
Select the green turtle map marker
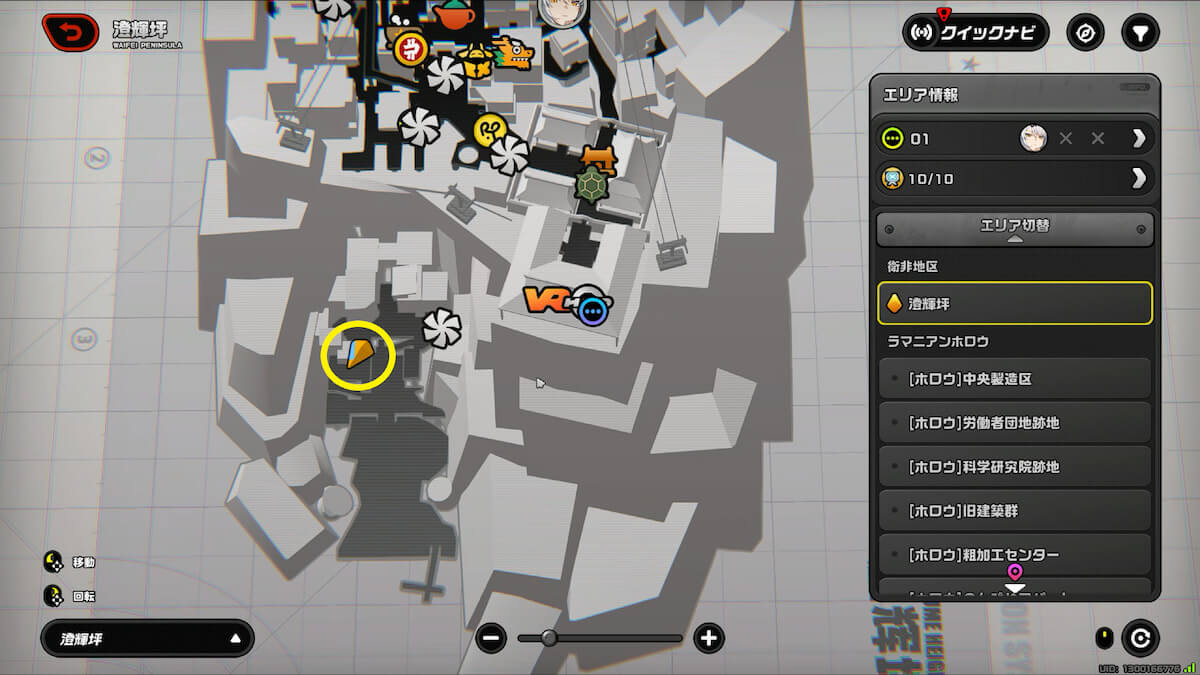point(592,185)
